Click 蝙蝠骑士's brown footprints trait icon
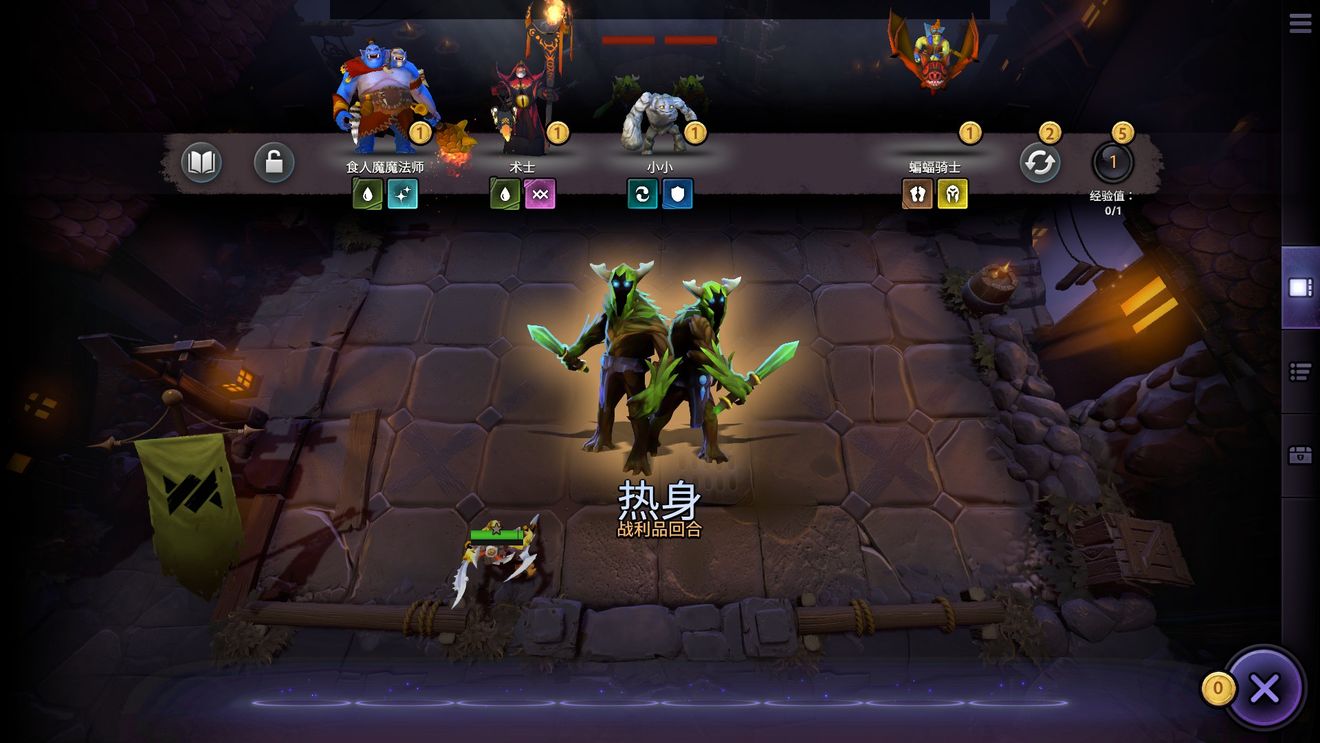The image size is (1320, 743). pyautogui.click(x=916, y=194)
